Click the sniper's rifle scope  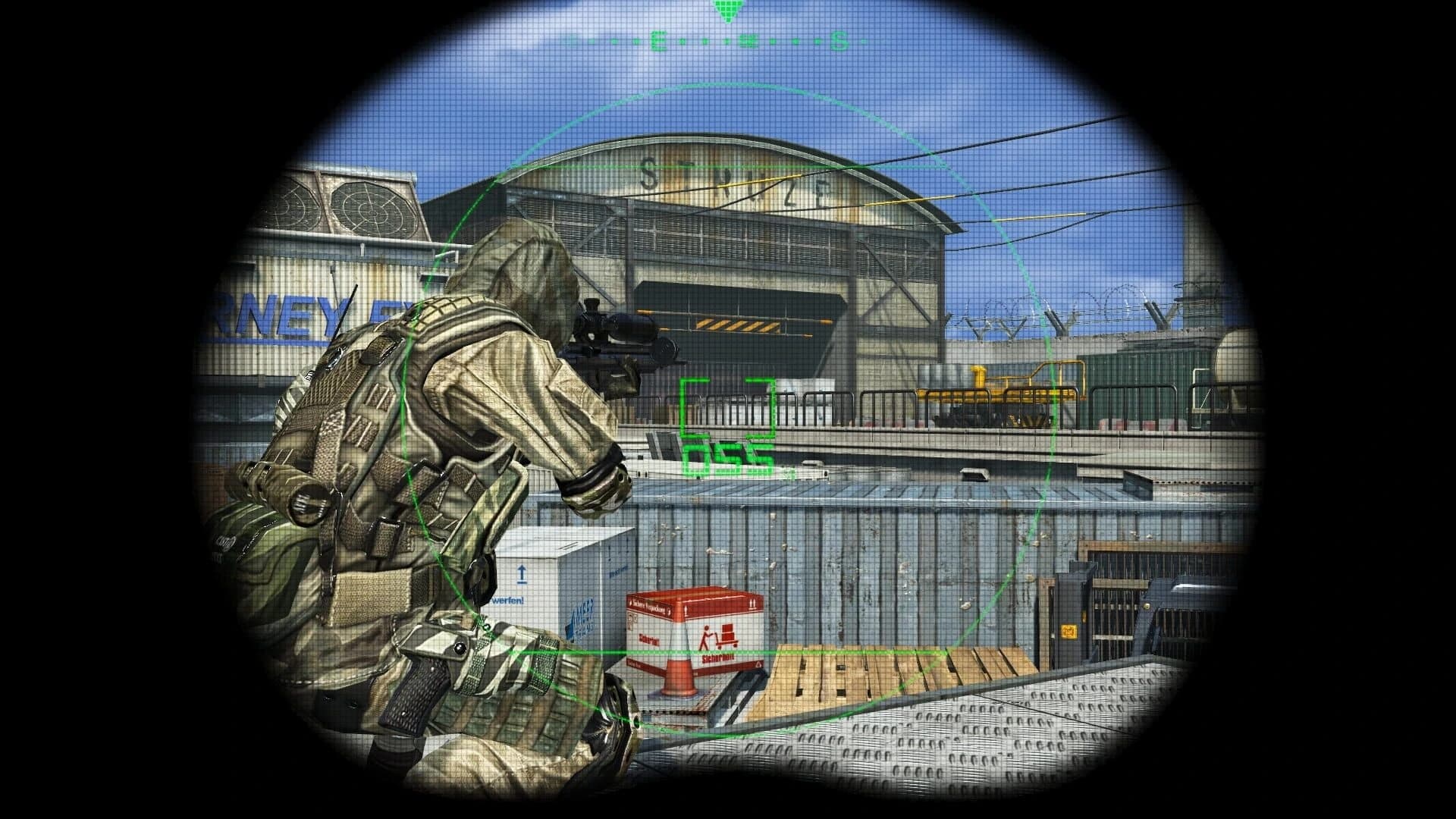[x=616, y=328]
